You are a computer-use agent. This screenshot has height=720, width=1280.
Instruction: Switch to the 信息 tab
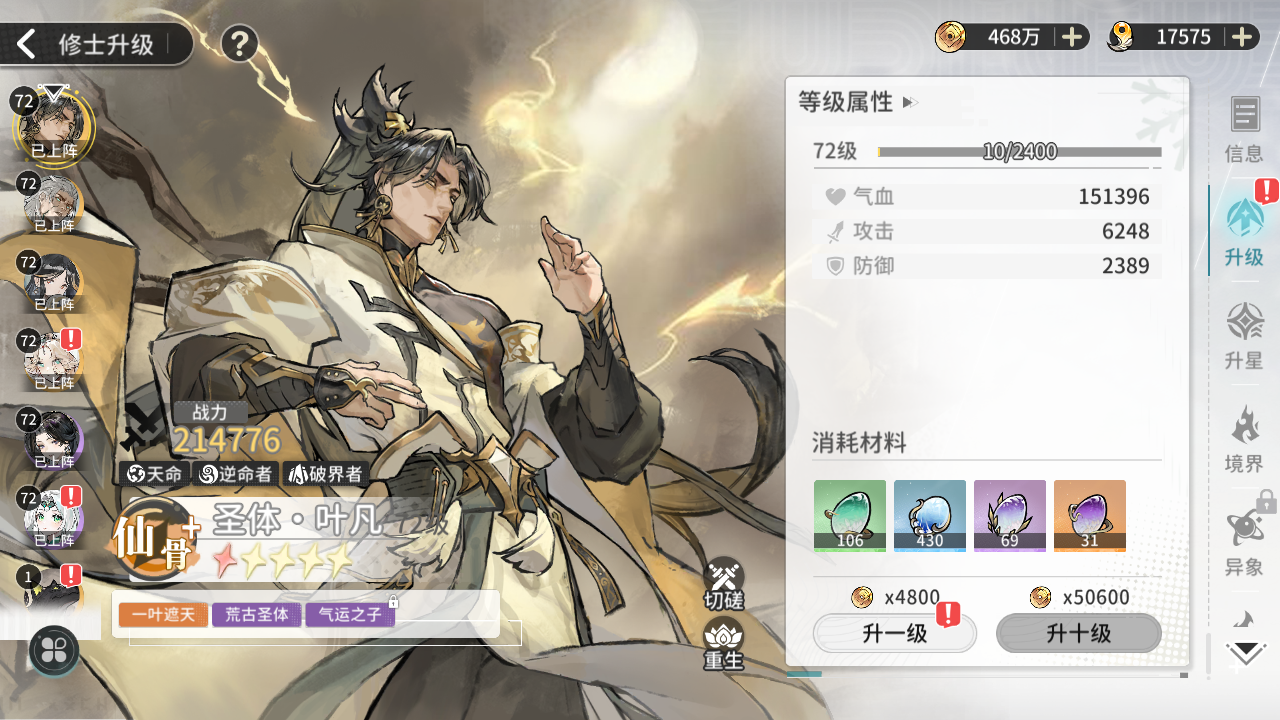1244,130
